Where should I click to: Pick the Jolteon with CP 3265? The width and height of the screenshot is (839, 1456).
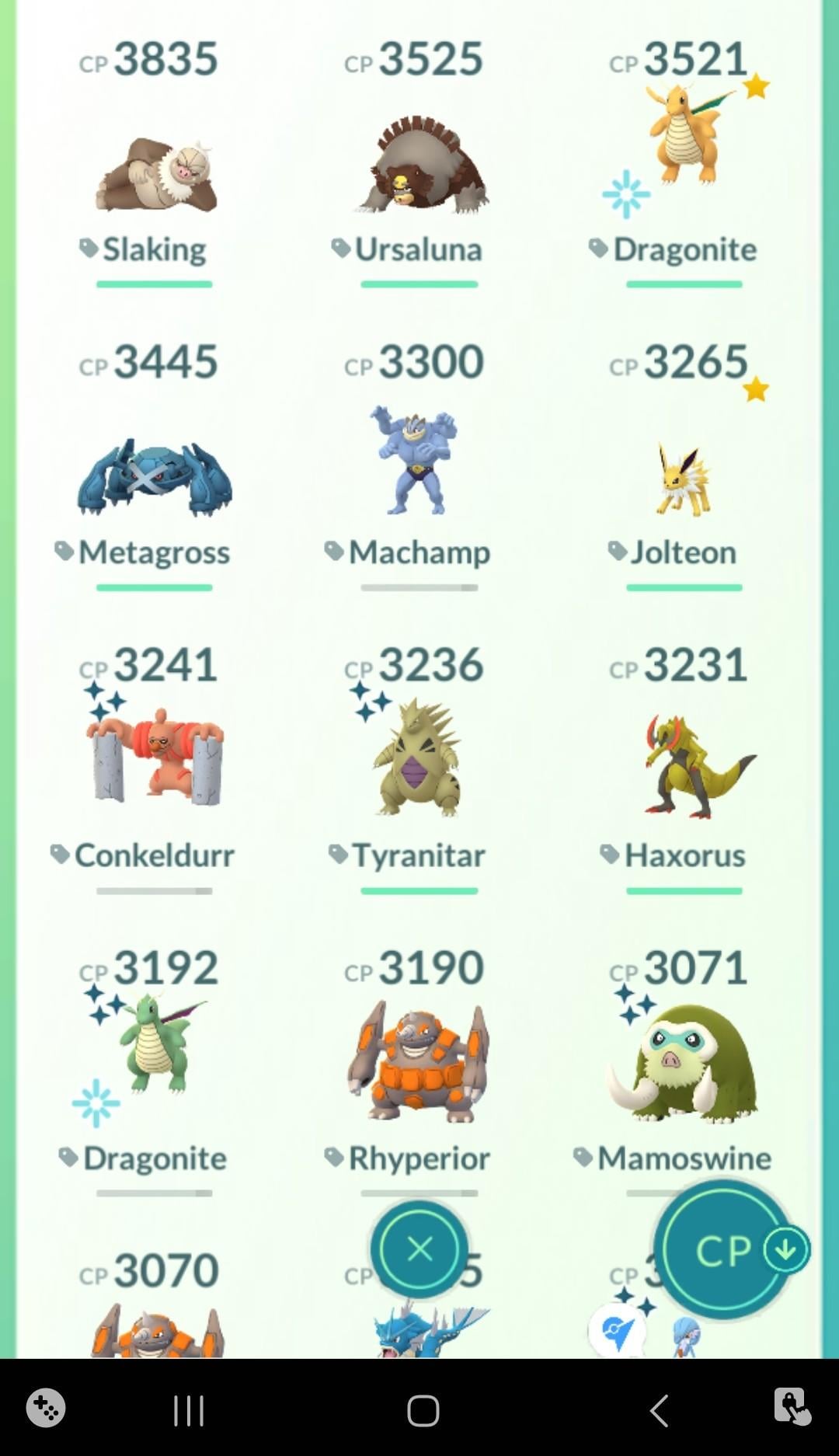tap(684, 478)
